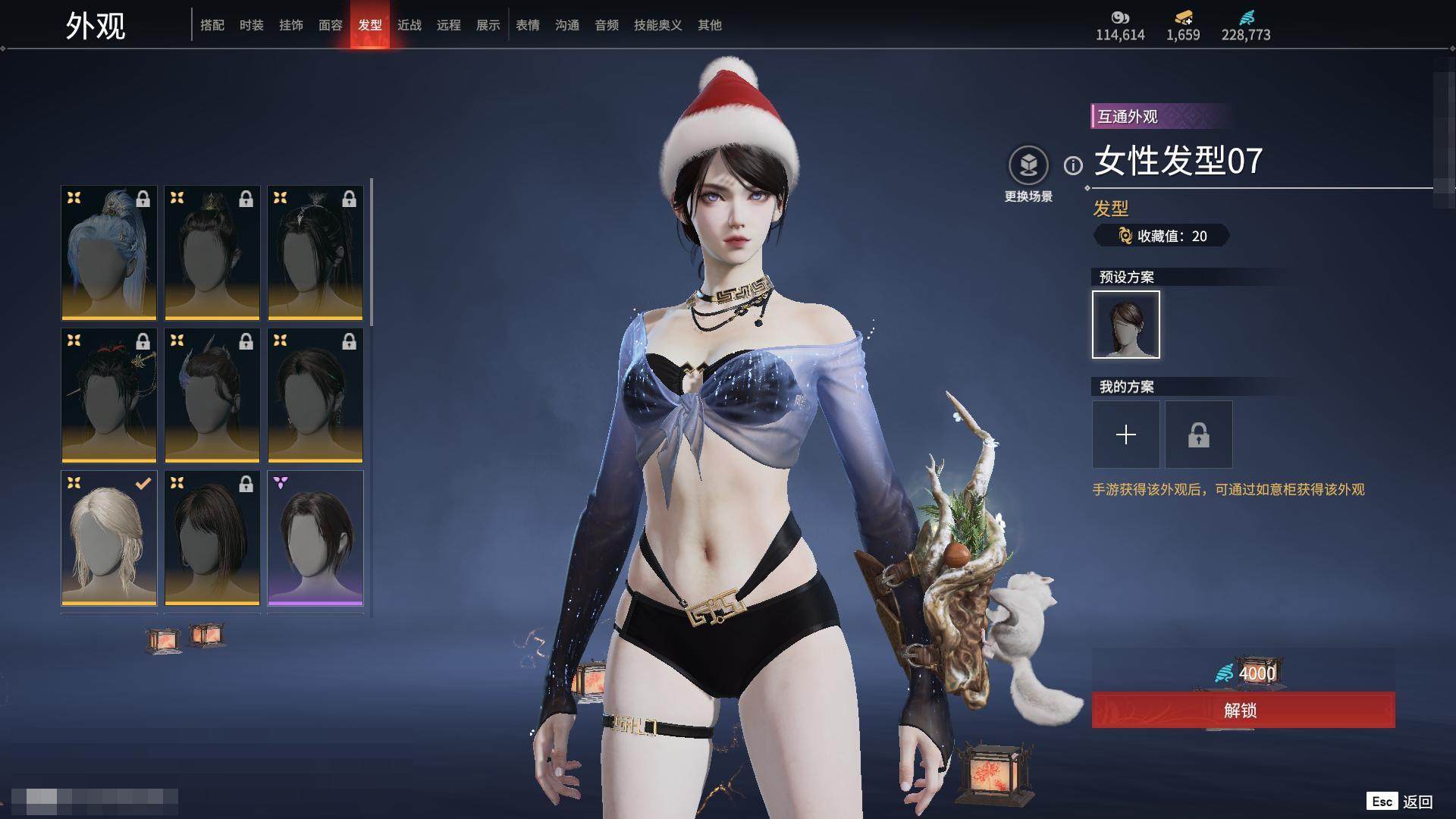Go to the 面容 tab
This screenshot has height=819, width=1456.
(331, 25)
